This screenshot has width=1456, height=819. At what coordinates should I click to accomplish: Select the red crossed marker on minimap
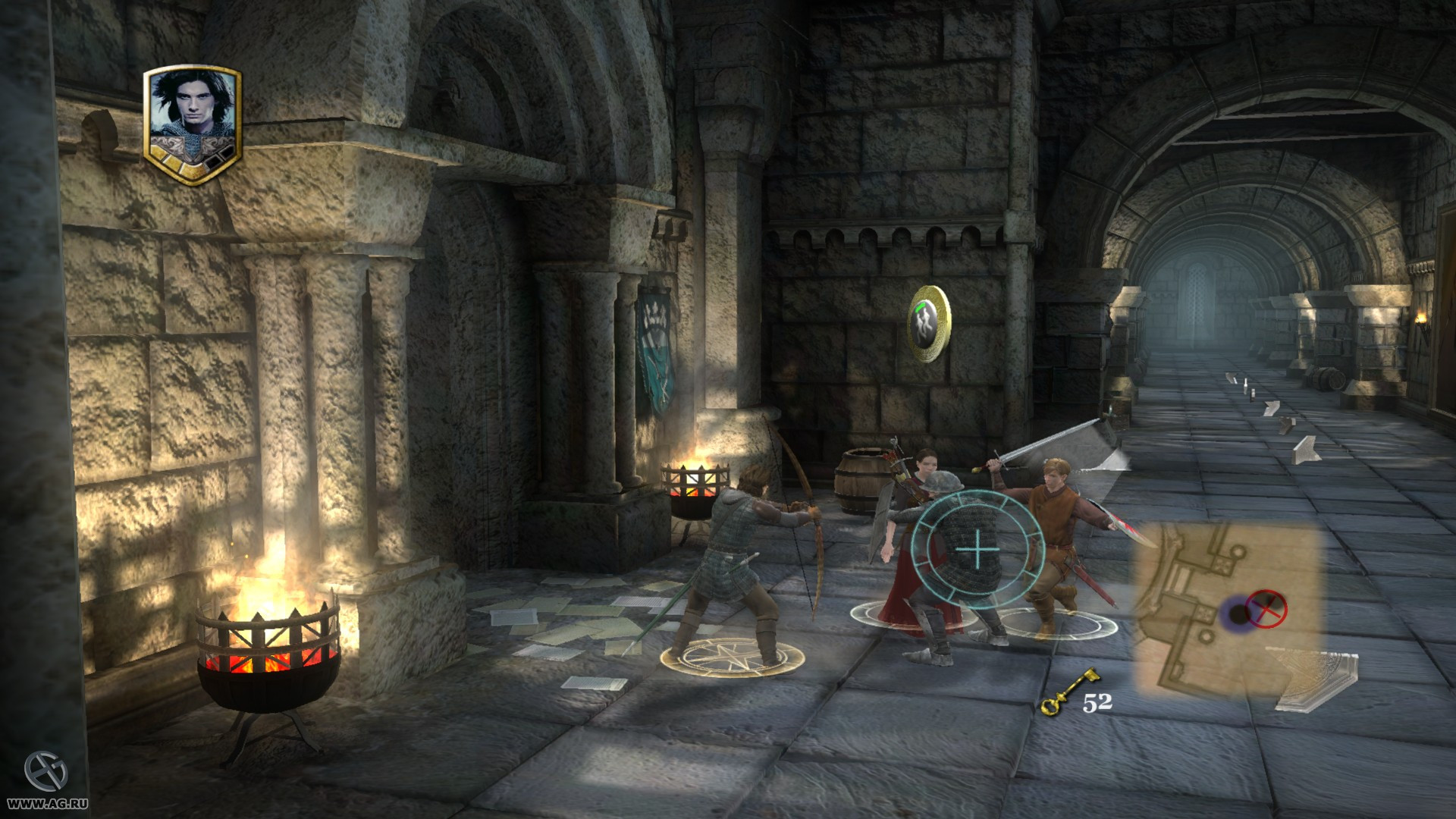point(1267,608)
